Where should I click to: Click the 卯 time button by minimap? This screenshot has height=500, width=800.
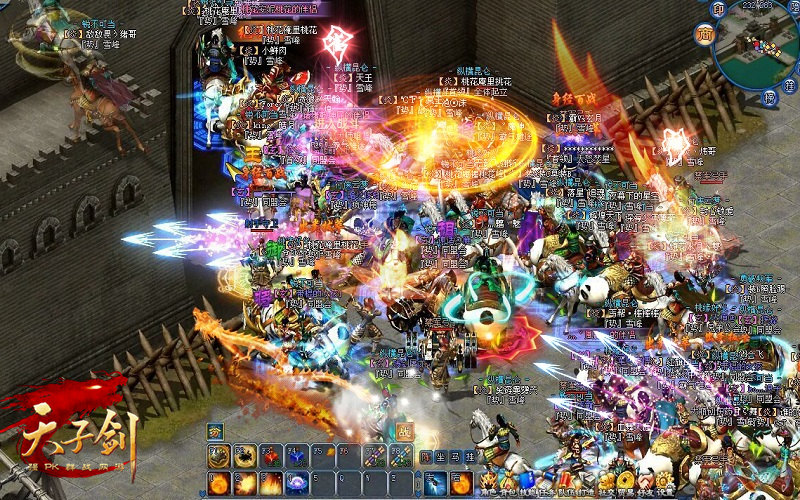tap(718, 9)
